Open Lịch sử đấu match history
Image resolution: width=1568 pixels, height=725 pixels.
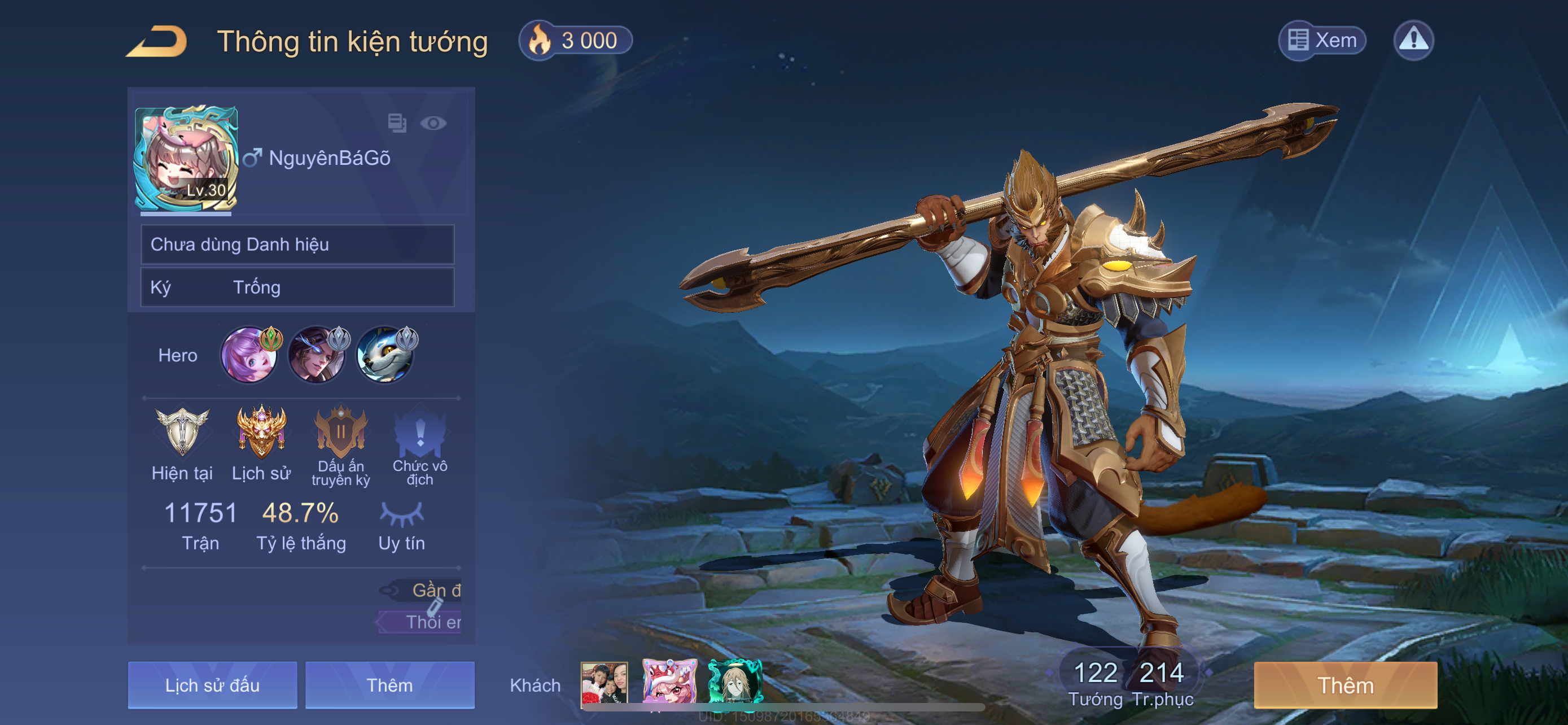pyautogui.click(x=212, y=685)
